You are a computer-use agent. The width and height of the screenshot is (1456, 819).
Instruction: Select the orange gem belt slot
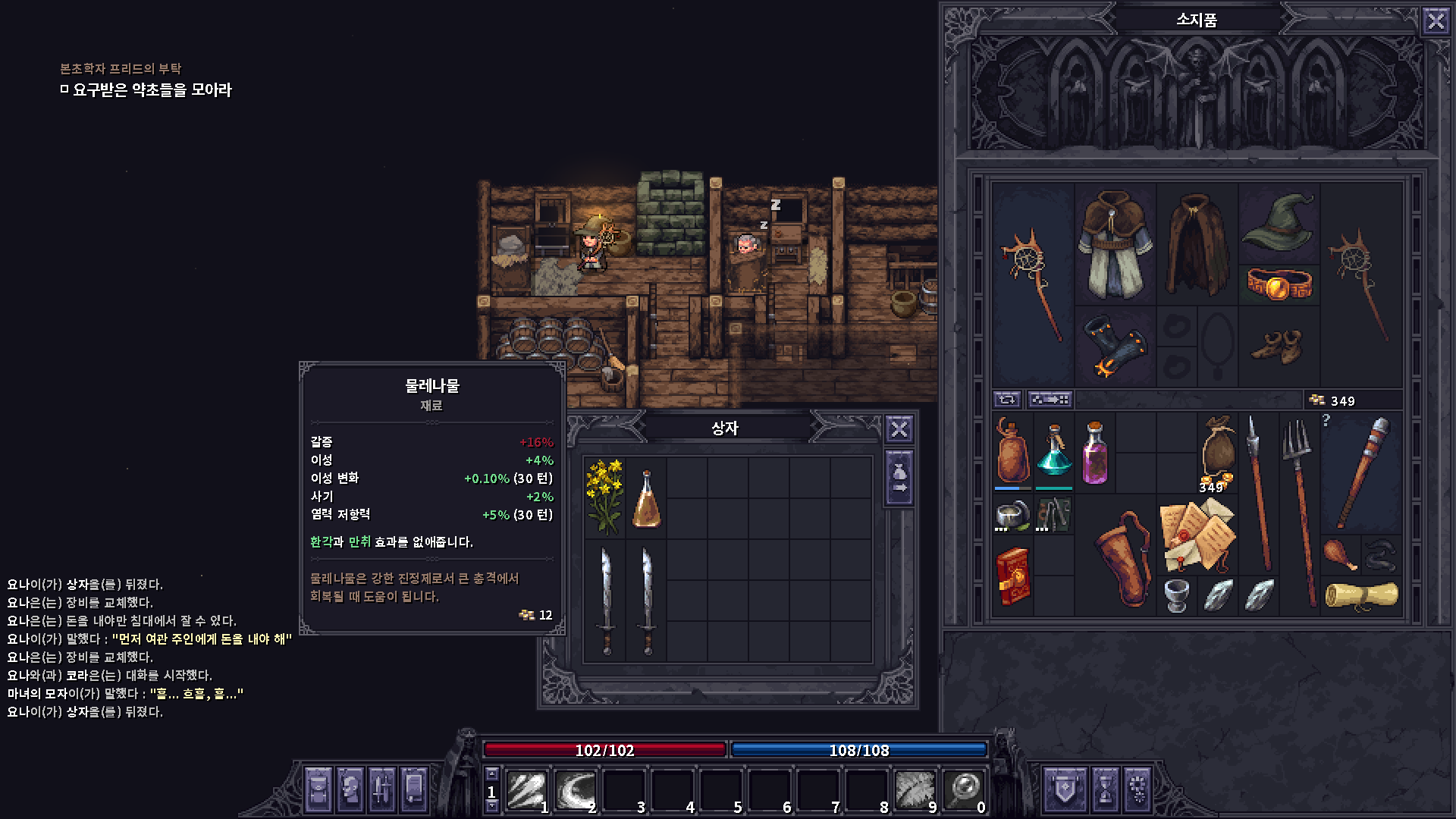1279,285
